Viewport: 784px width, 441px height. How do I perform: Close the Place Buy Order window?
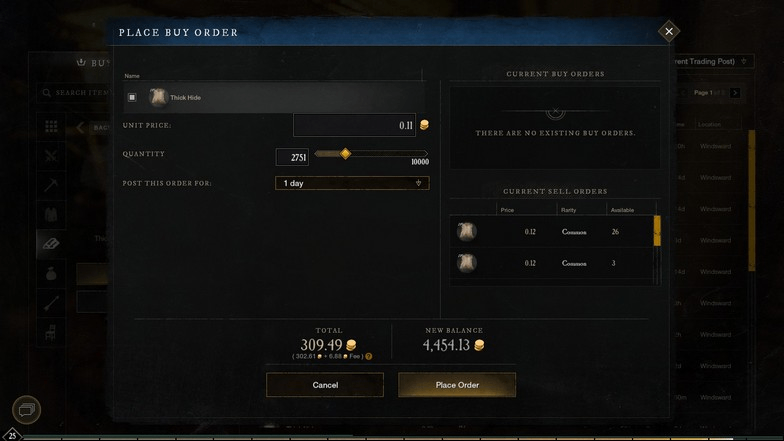pos(669,31)
